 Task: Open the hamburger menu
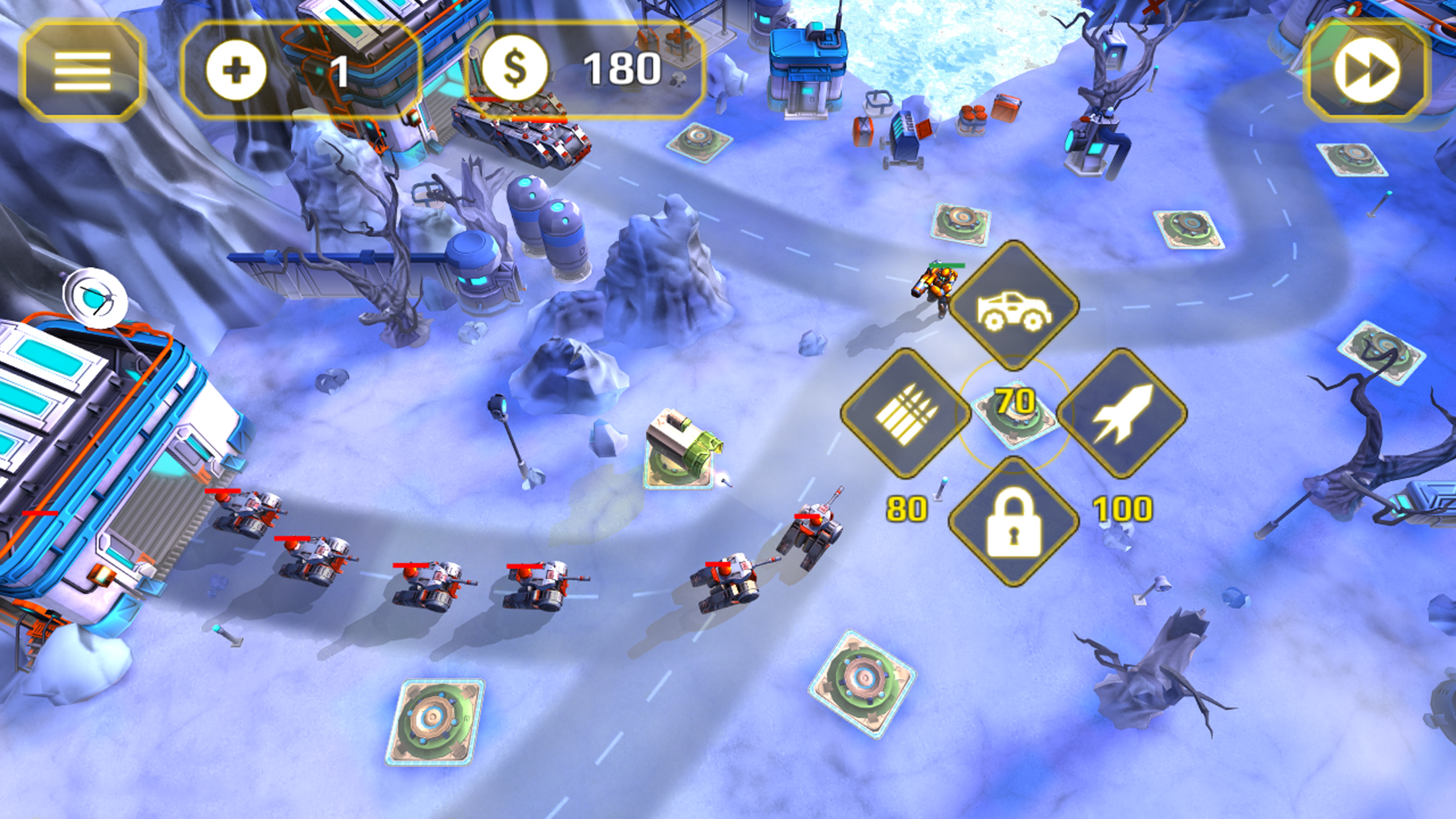tap(82, 71)
